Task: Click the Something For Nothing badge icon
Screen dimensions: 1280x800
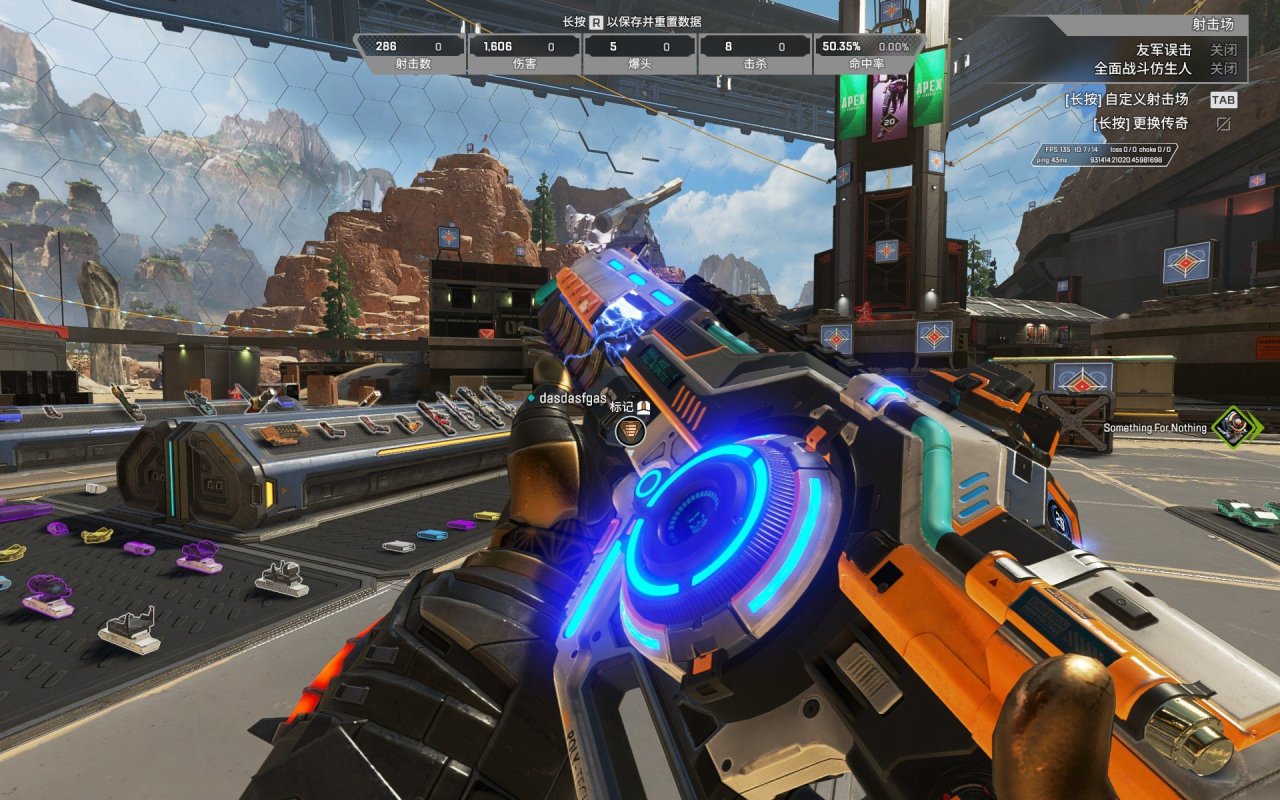Action: tap(1237, 427)
